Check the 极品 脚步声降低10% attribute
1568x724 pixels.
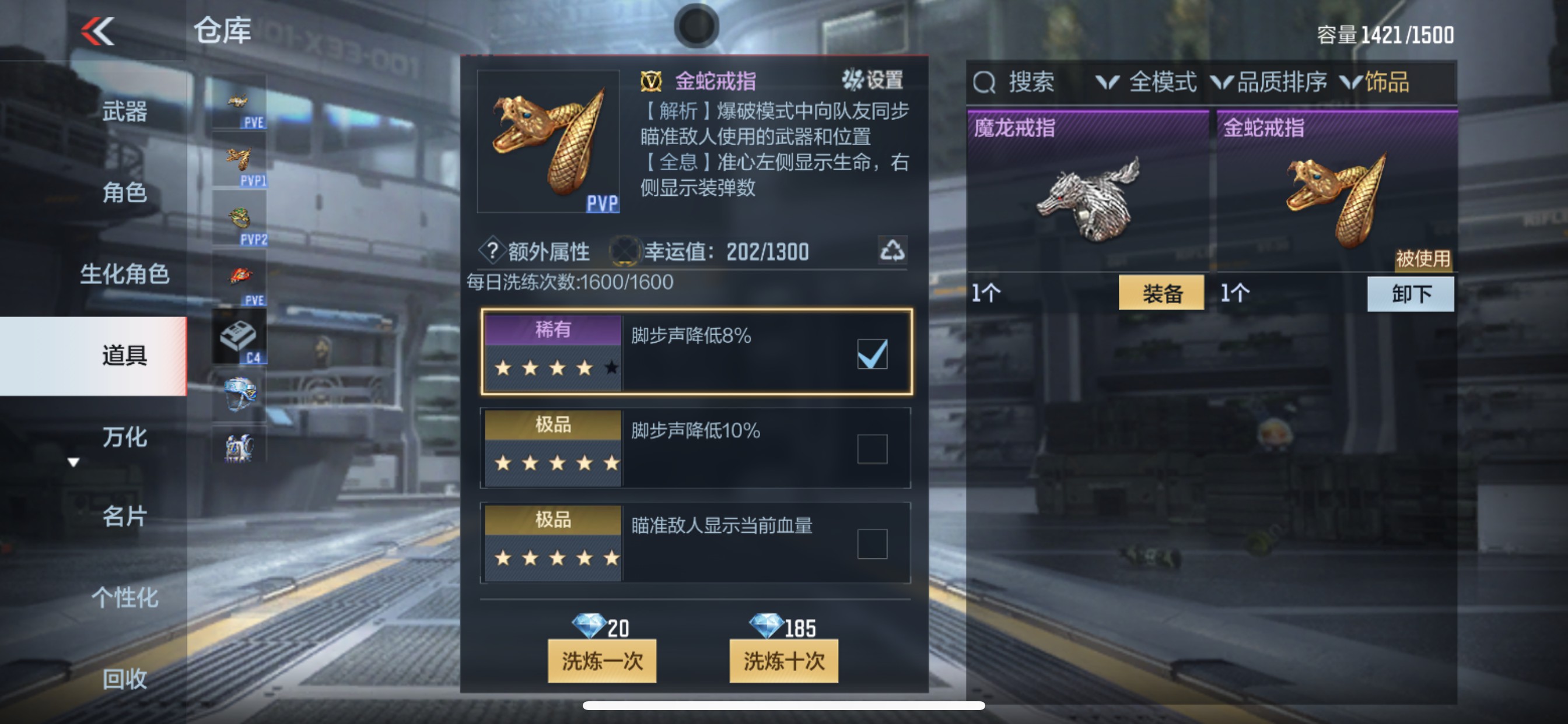tap(871, 448)
